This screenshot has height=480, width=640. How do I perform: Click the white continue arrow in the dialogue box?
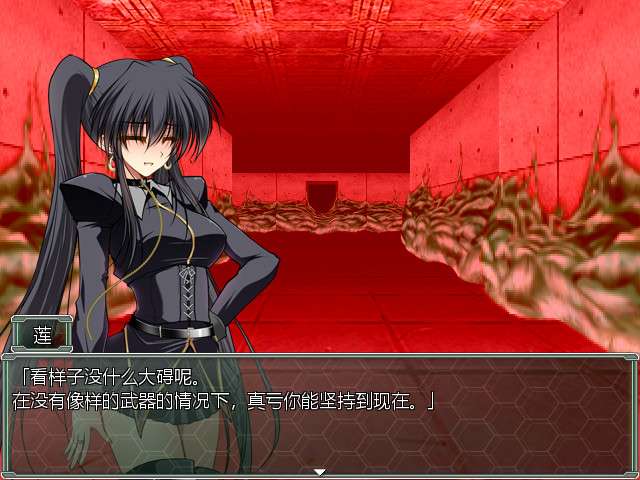[x=320, y=471]
